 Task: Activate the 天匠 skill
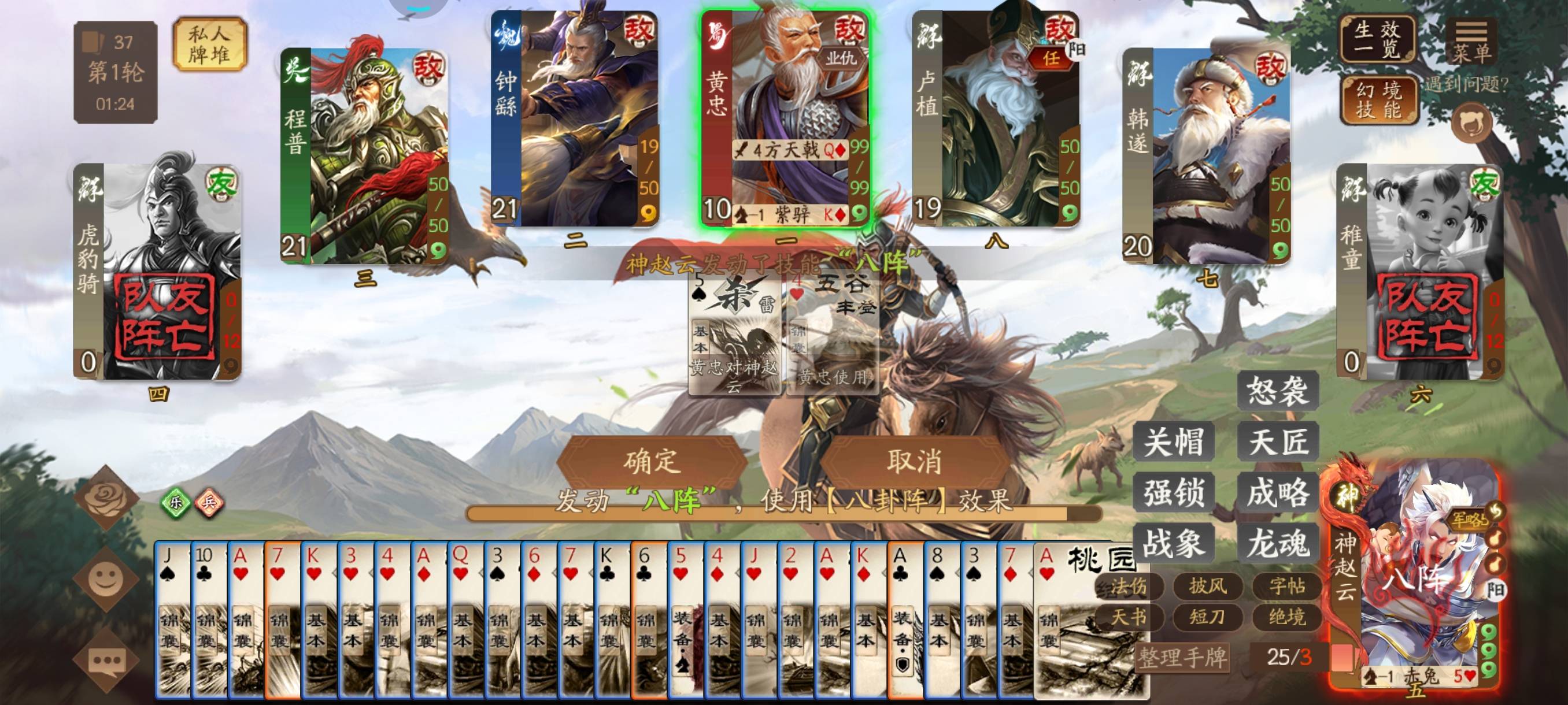coord(1277,441)
